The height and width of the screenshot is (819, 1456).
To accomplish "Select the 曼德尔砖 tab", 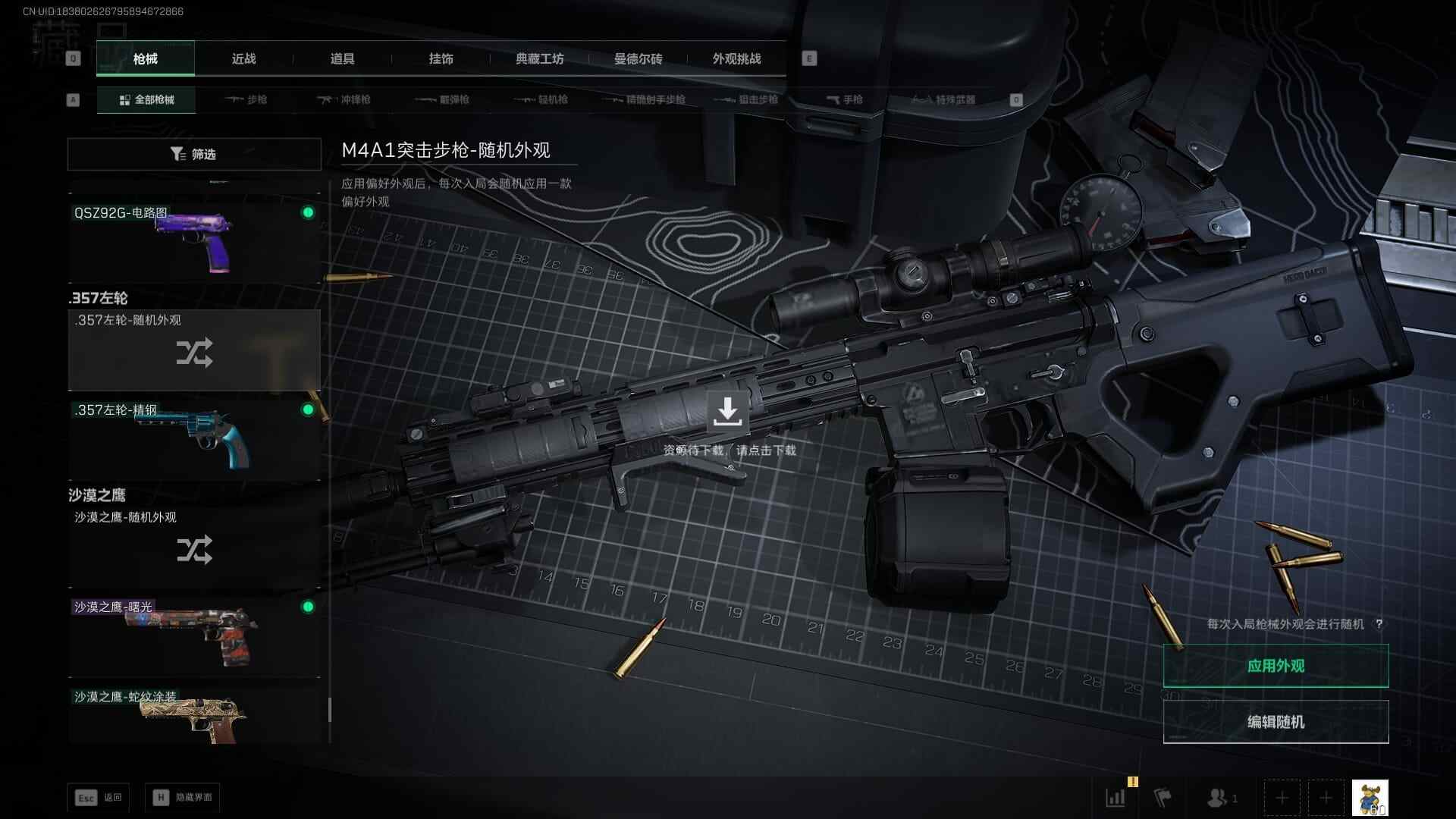I will click(x=638, y=58).
